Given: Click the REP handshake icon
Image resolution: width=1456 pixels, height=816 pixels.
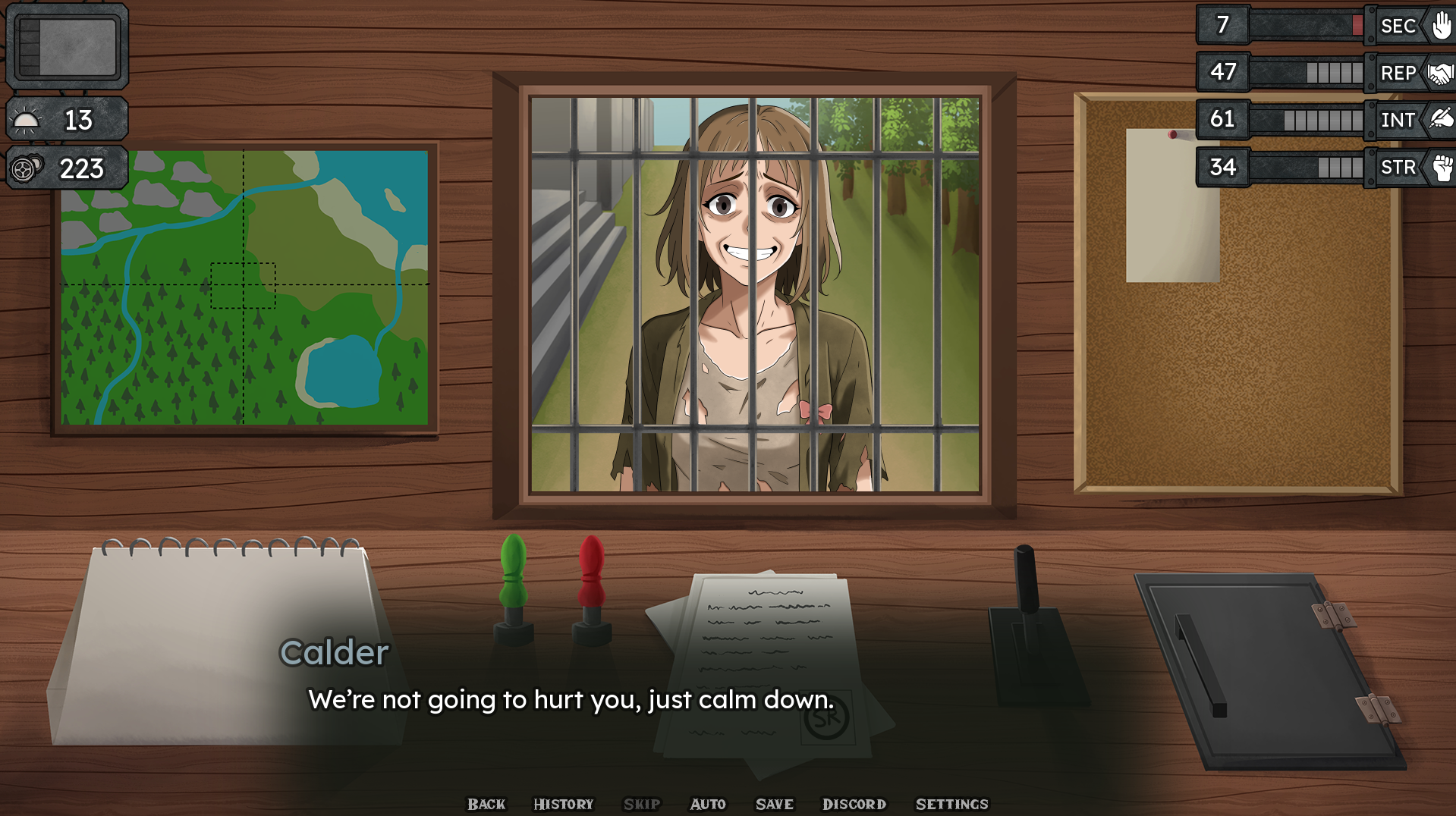Looking at the screenshot, I should pos(1439,73).
